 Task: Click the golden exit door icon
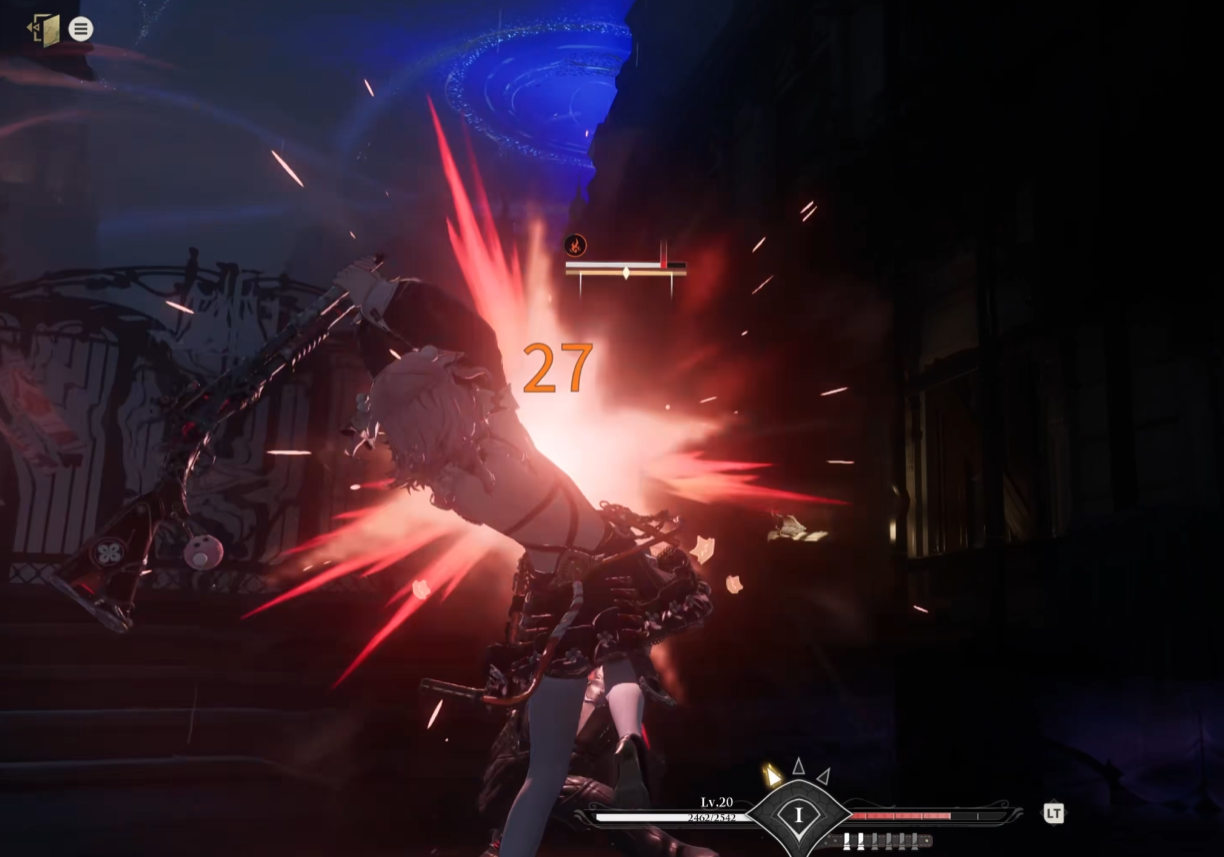tap(44, 29)
